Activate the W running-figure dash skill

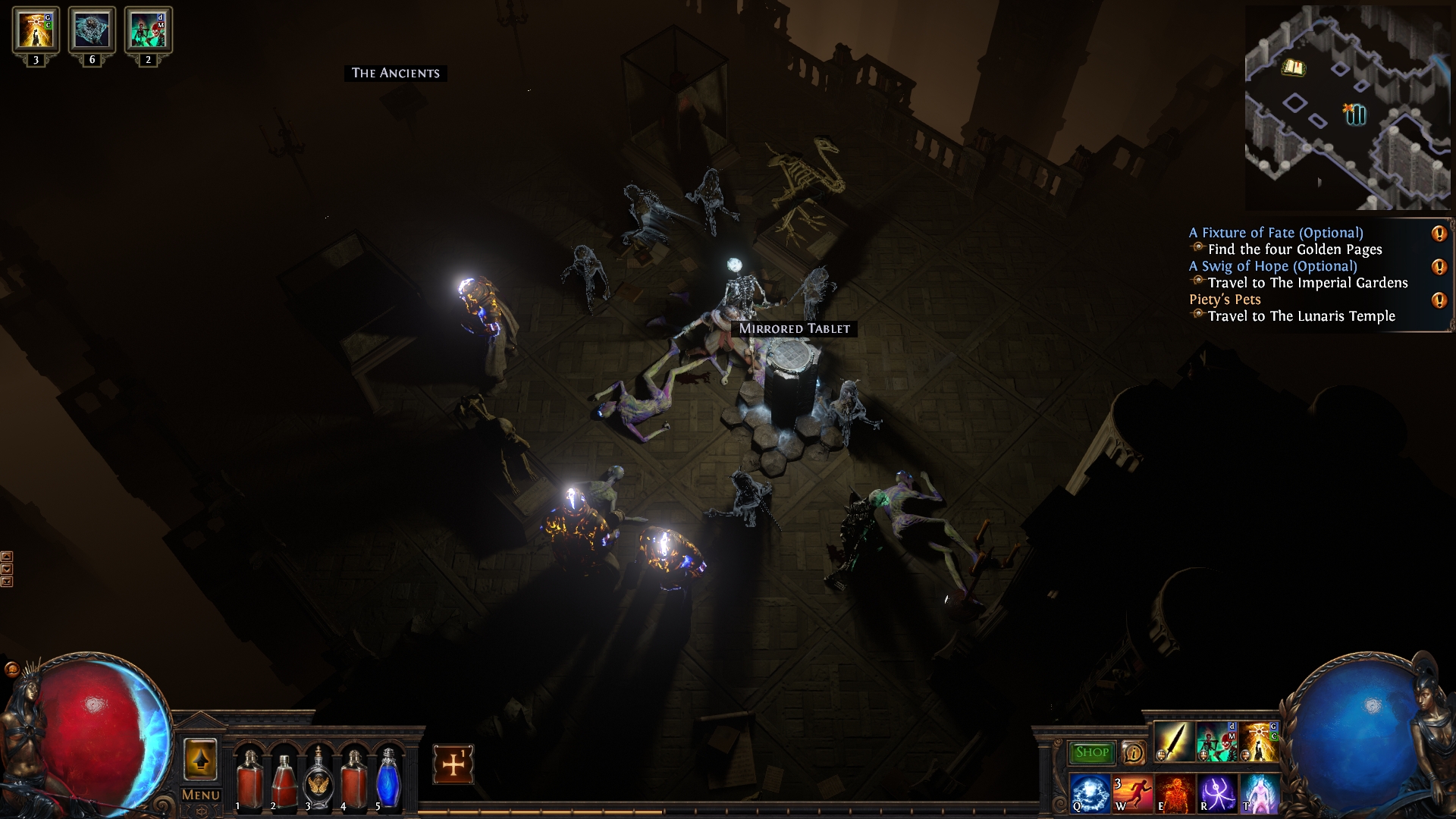tap(1132, 793)
